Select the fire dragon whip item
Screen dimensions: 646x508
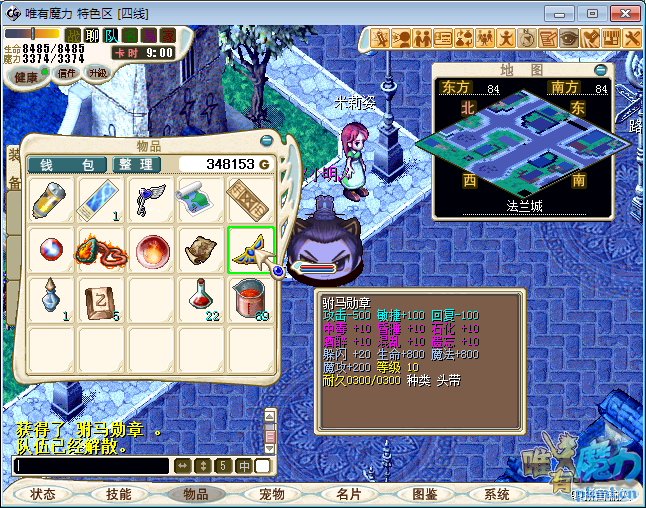(x=102, y=248)
